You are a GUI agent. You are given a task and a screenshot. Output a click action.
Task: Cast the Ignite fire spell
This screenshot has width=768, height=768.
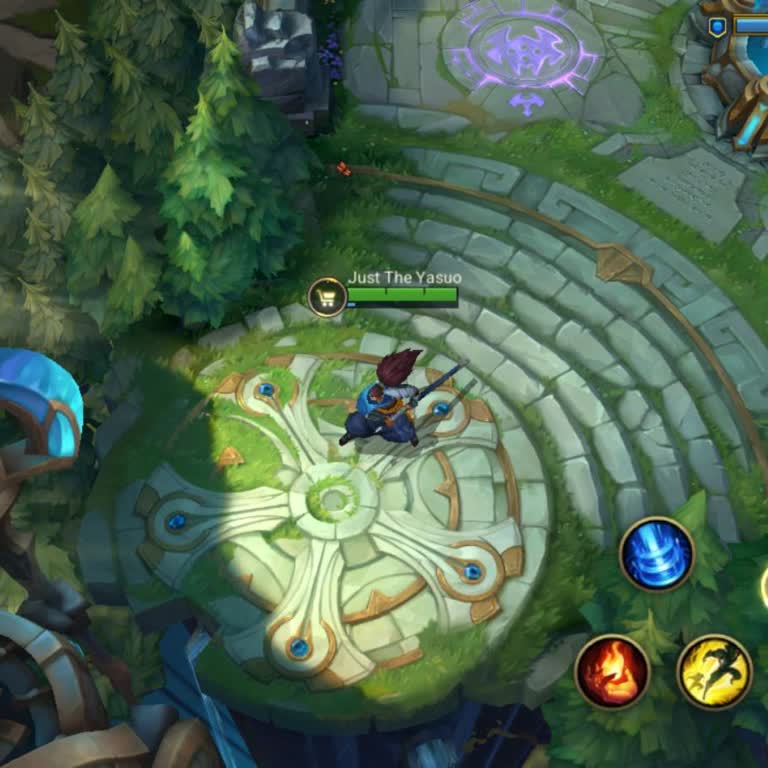(x=612, y=672)
